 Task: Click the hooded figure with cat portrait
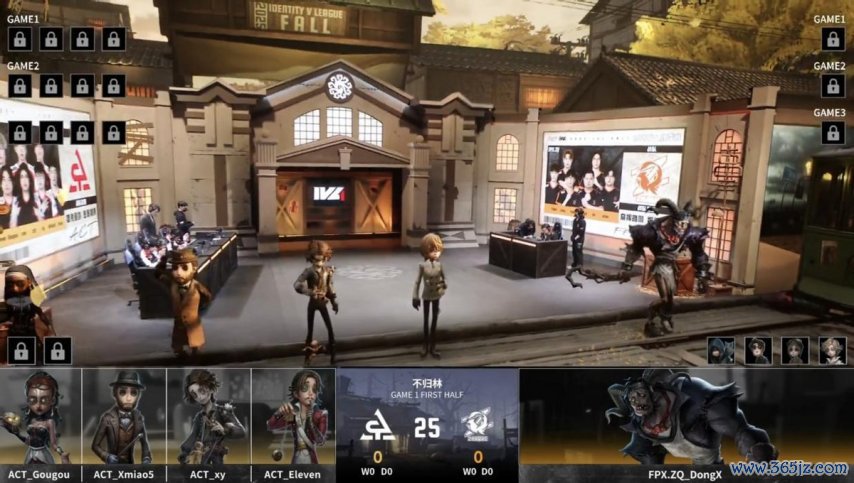pos(720,350)
